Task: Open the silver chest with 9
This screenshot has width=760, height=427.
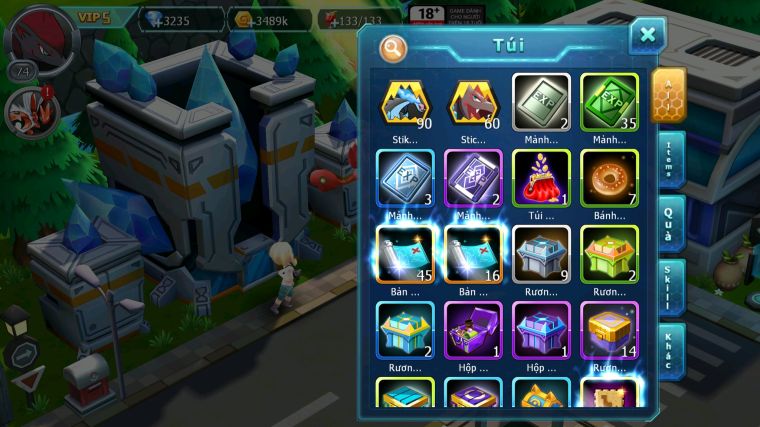Action: [x=541, y=253]
